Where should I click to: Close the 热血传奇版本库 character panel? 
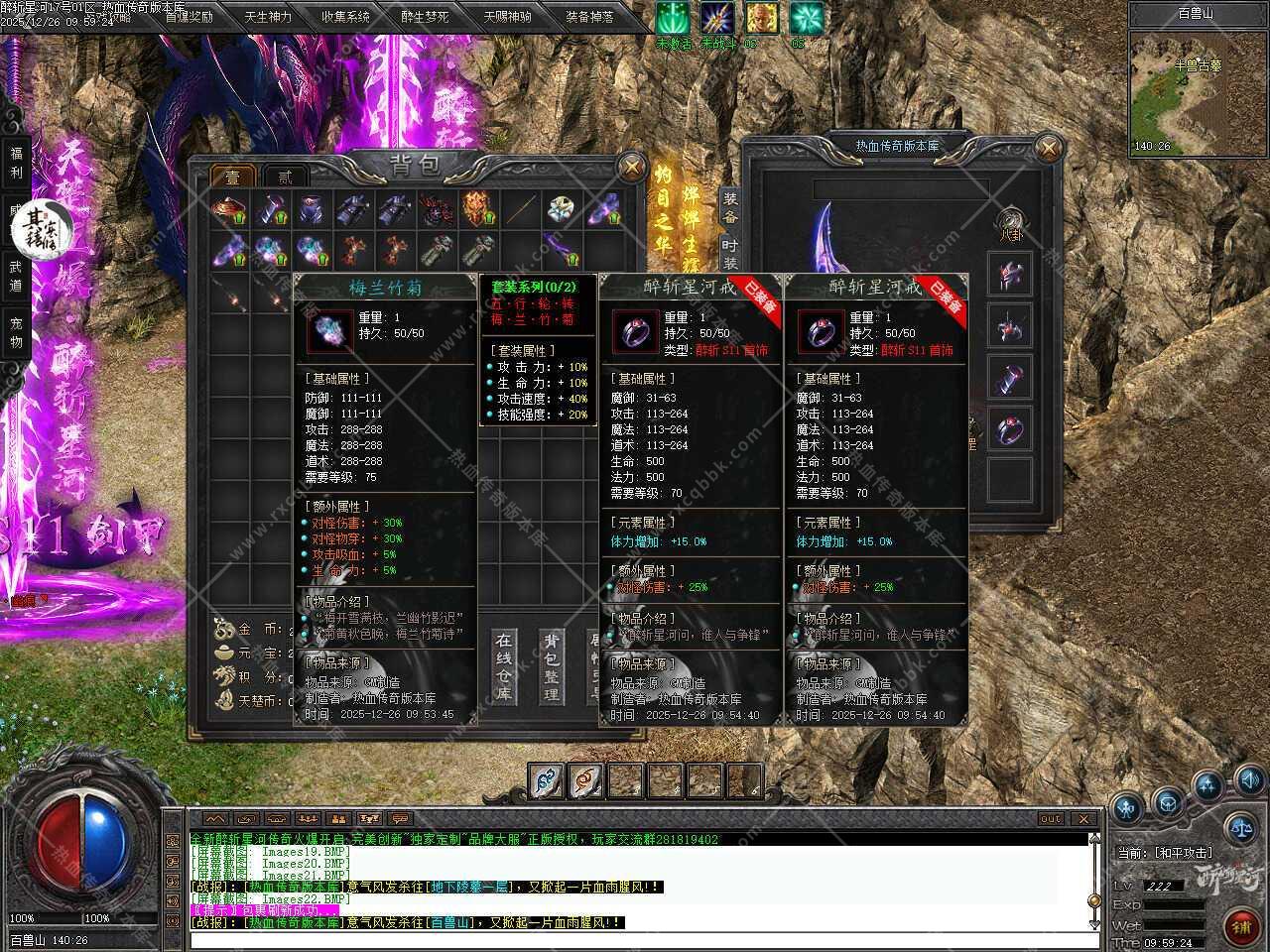(1048, 149)
